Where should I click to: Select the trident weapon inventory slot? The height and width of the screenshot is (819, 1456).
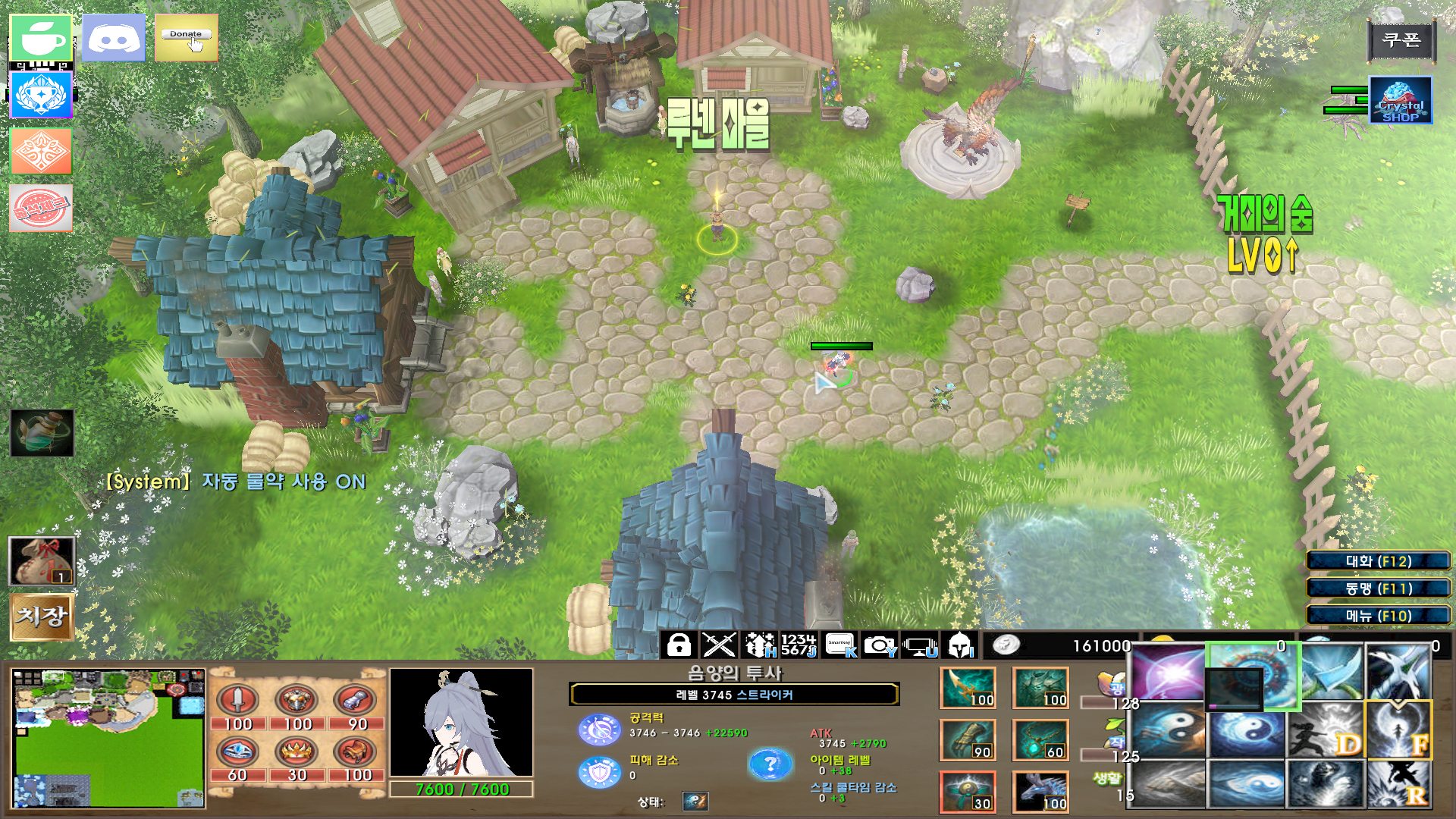967,688
